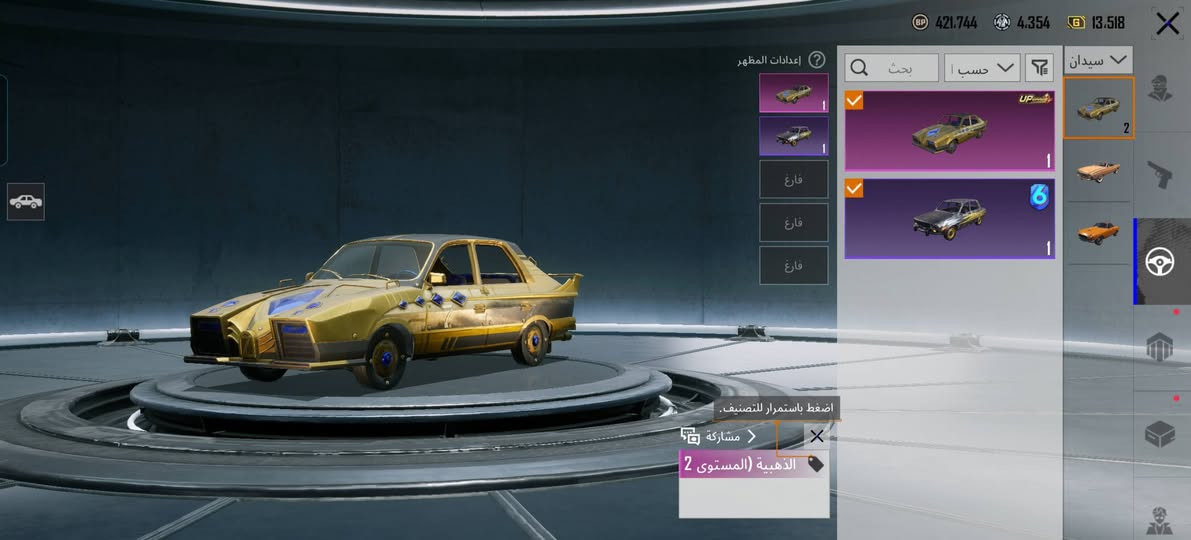The width and height of the screenshot is (1191, 540).
Task: Open the steering wheel vehicles tab
Action: [x=1161, y=262]
